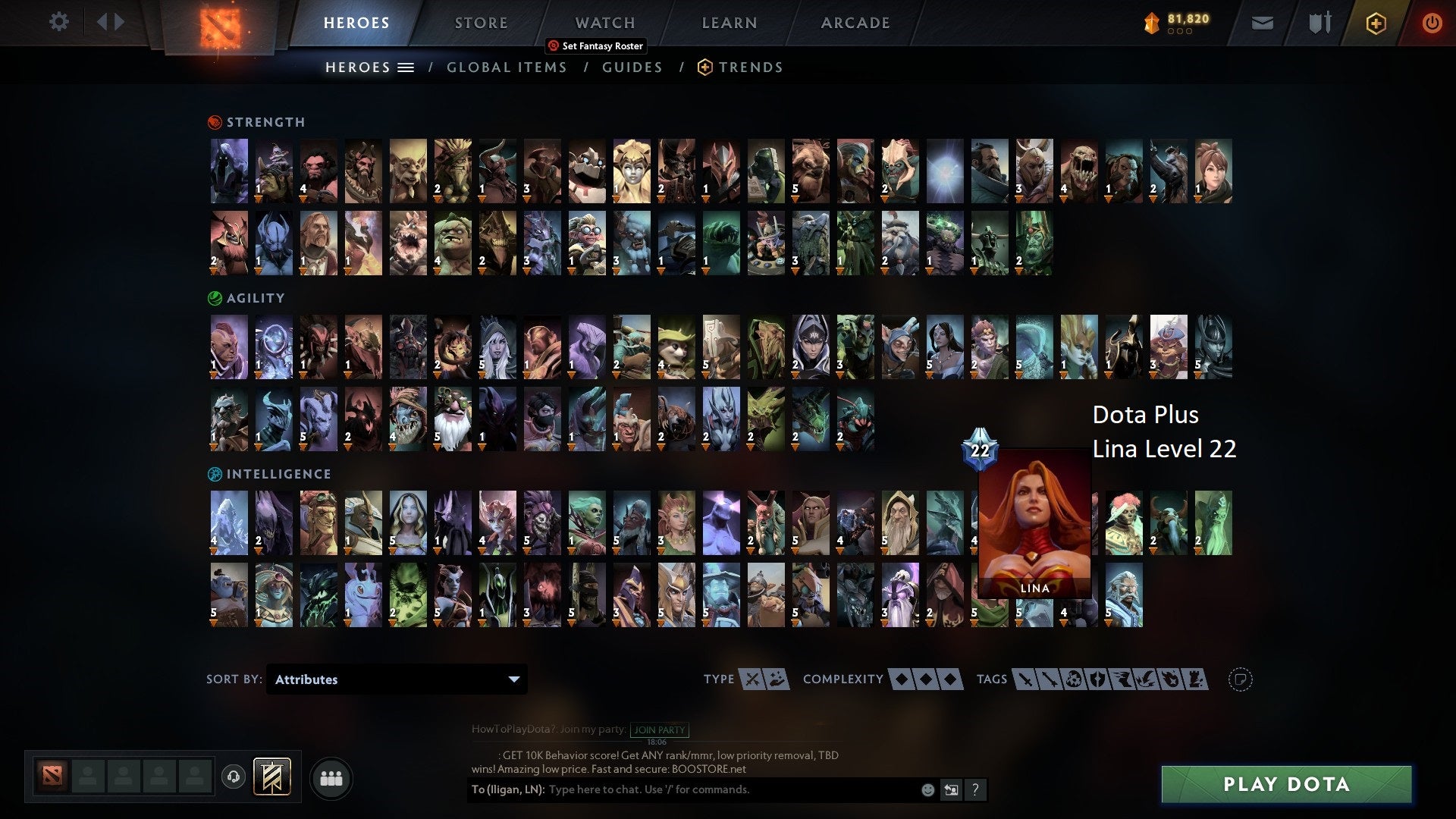This screenshot has height=819, width=1456.
Task: Toggle the Carry sword tag filter
Action: click(1027, 679)
